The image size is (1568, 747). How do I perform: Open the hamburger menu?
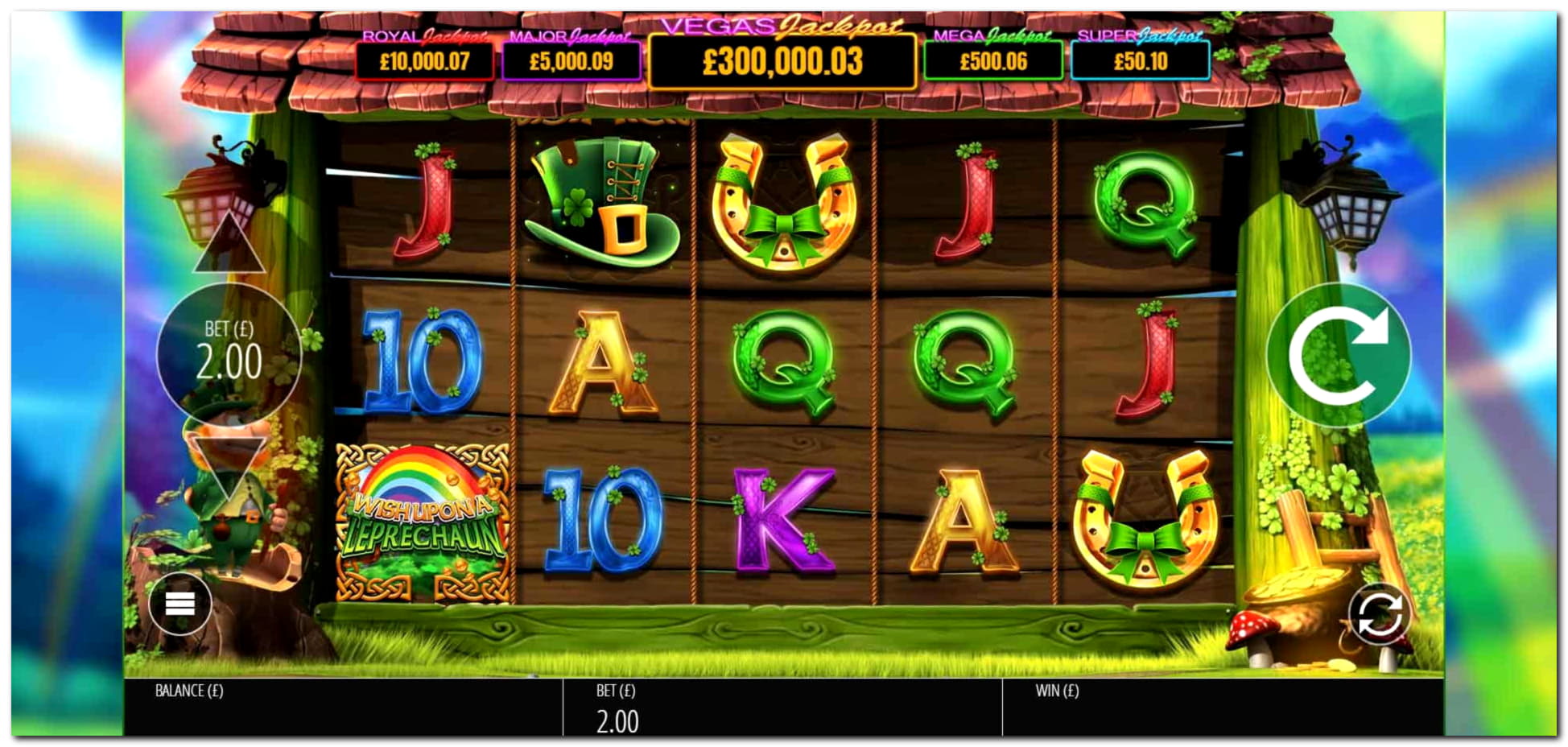click(x=180, y=604)
